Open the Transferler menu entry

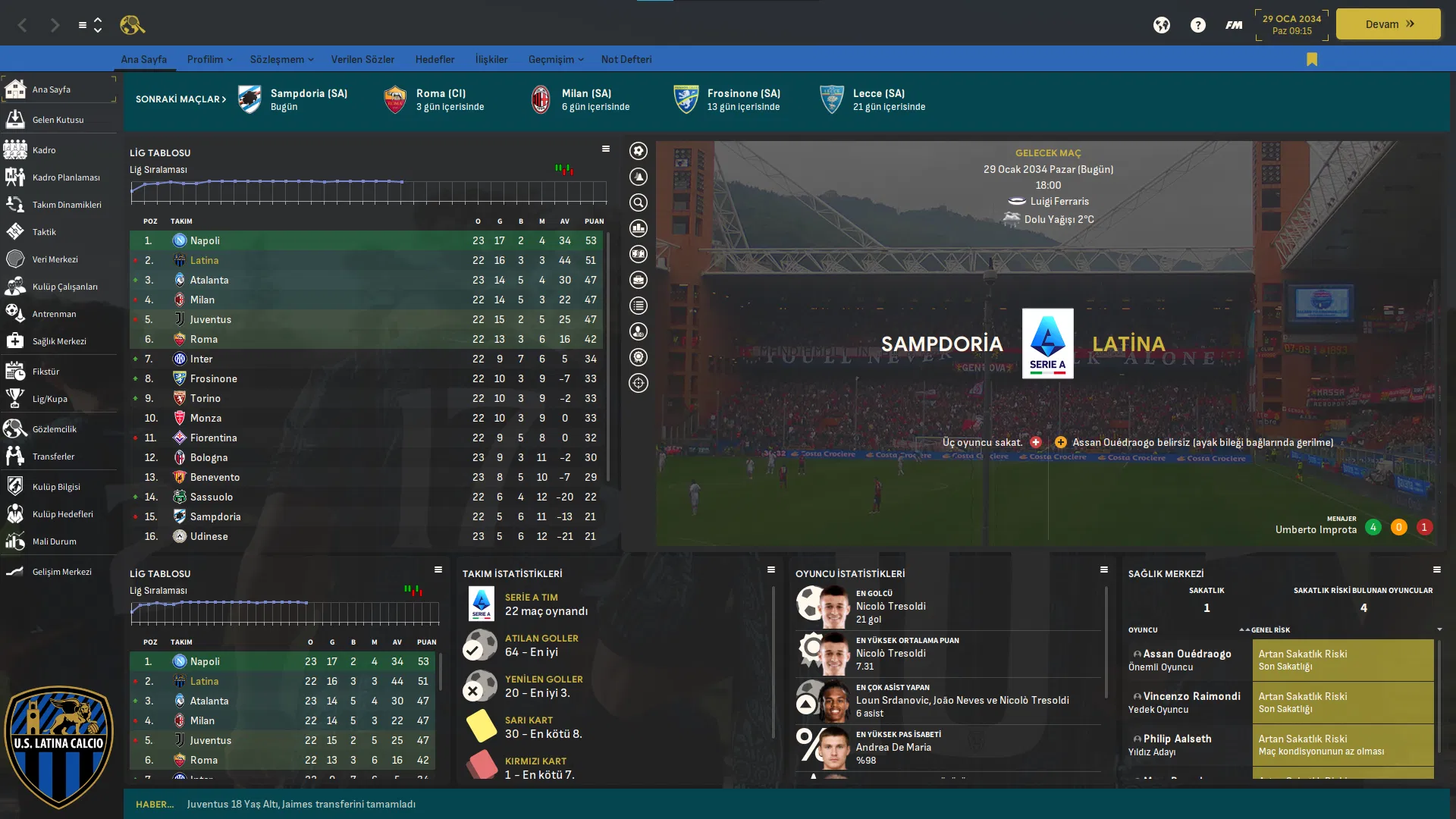coord(53,457)
